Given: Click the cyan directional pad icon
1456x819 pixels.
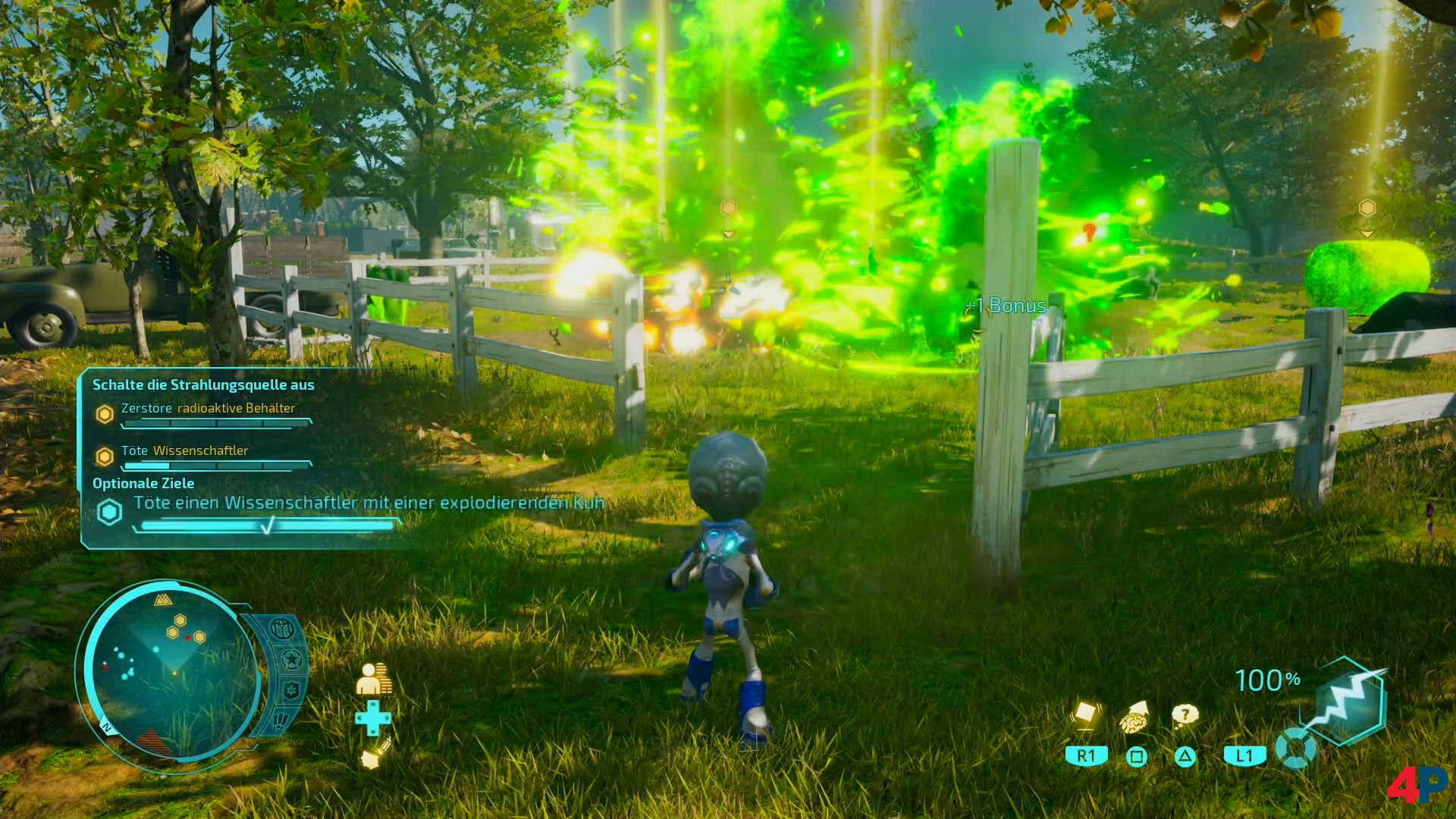Looking at the screenshot, I should point(373,717).
